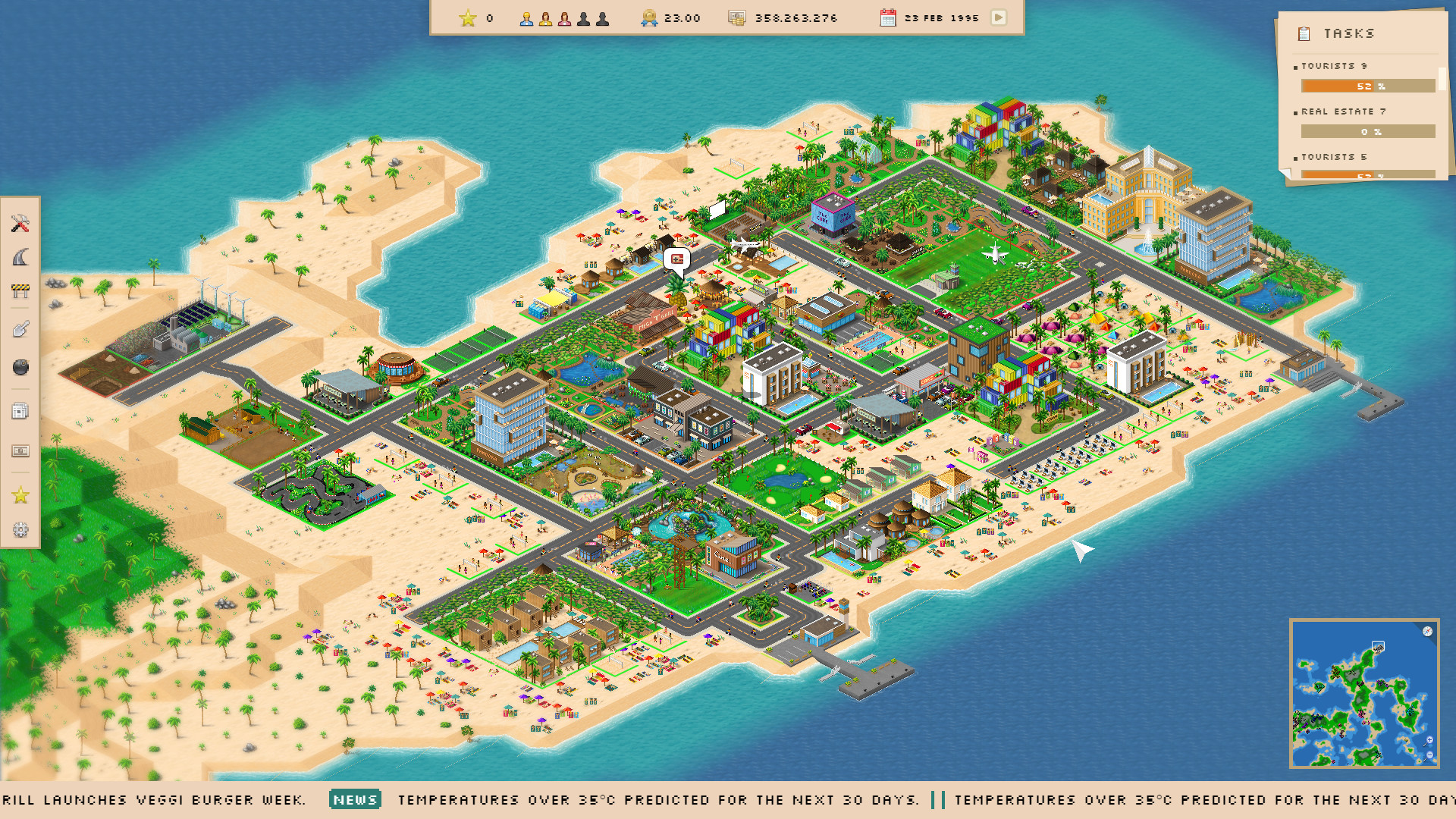Select the roadblock barrier tool
The height and width of the screenshot is (819, 1456).
point(20,288)
